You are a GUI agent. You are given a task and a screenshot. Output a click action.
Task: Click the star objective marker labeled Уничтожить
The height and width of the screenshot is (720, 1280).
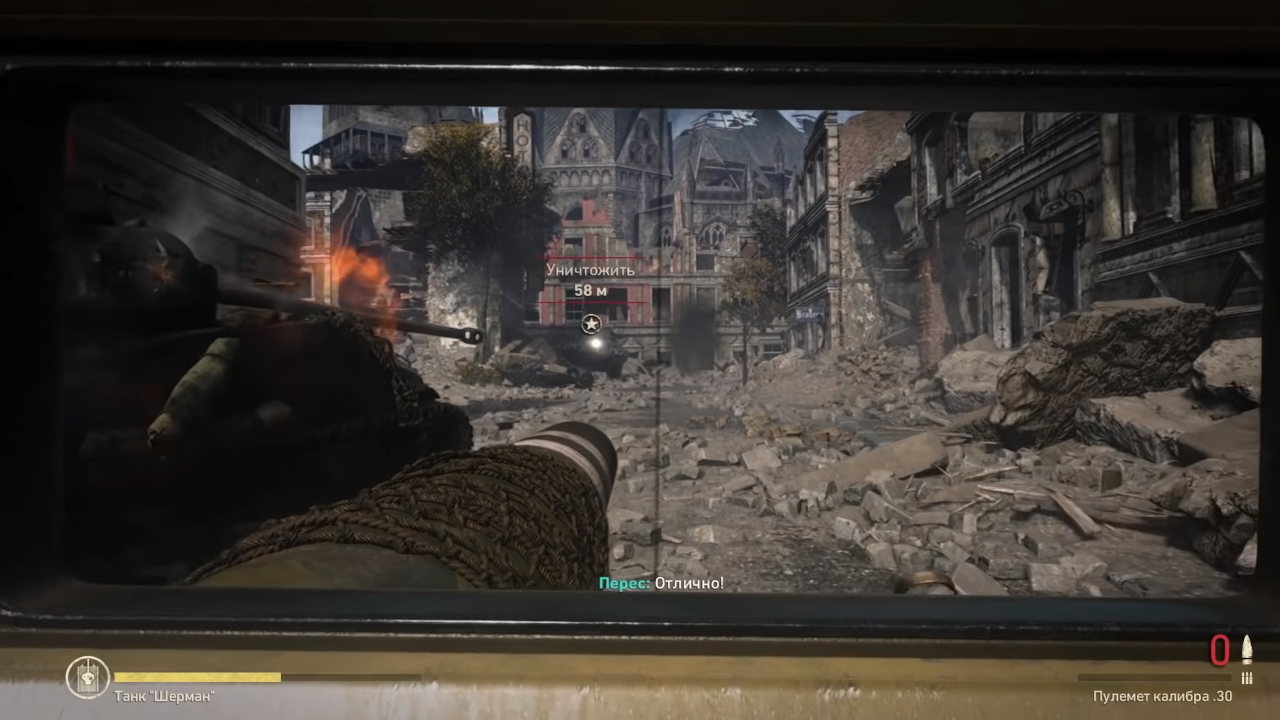[591, 324]
